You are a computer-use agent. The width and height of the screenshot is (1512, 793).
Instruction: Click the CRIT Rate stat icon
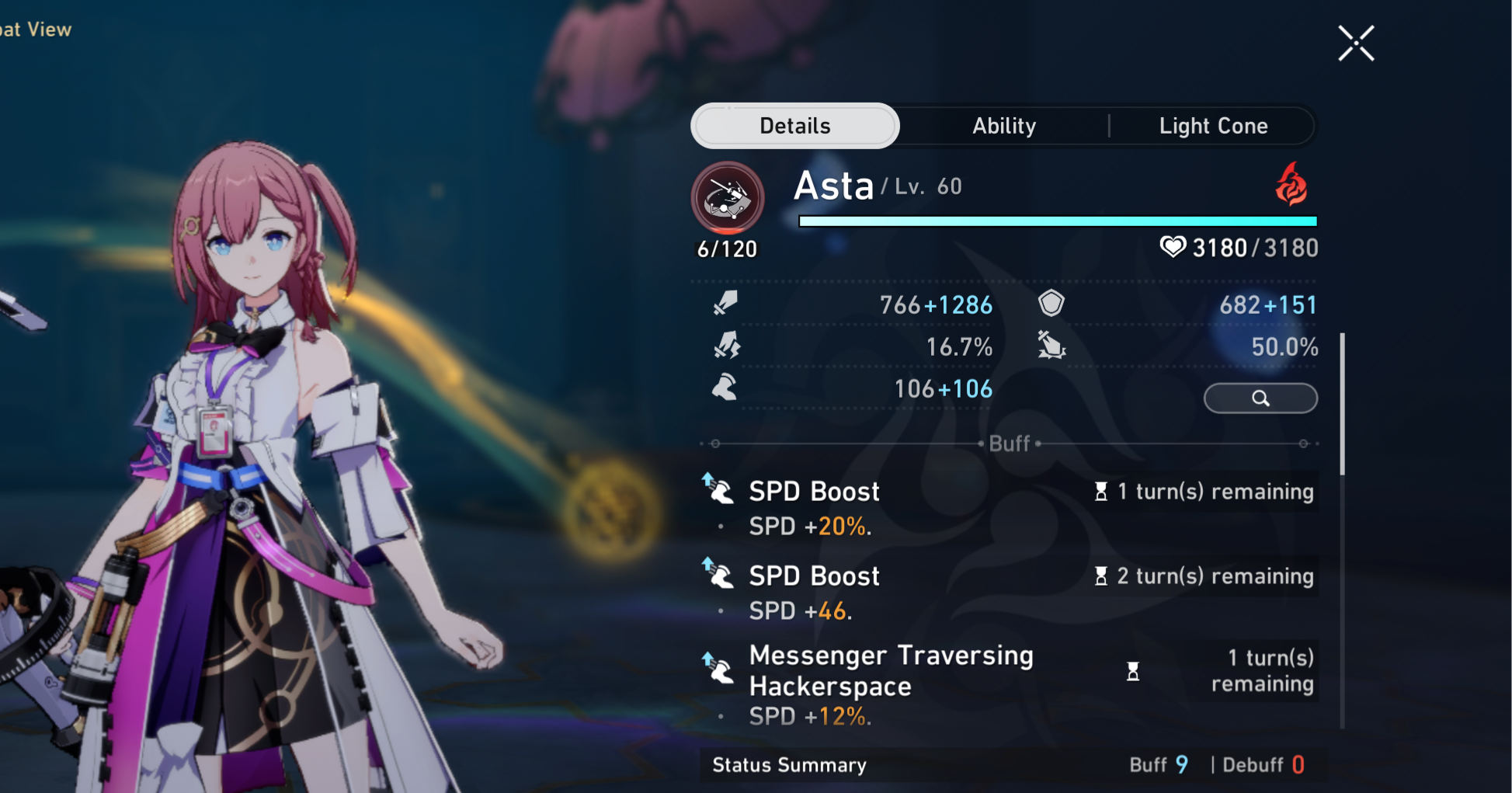pyautogui.click(x=725, y=347)
